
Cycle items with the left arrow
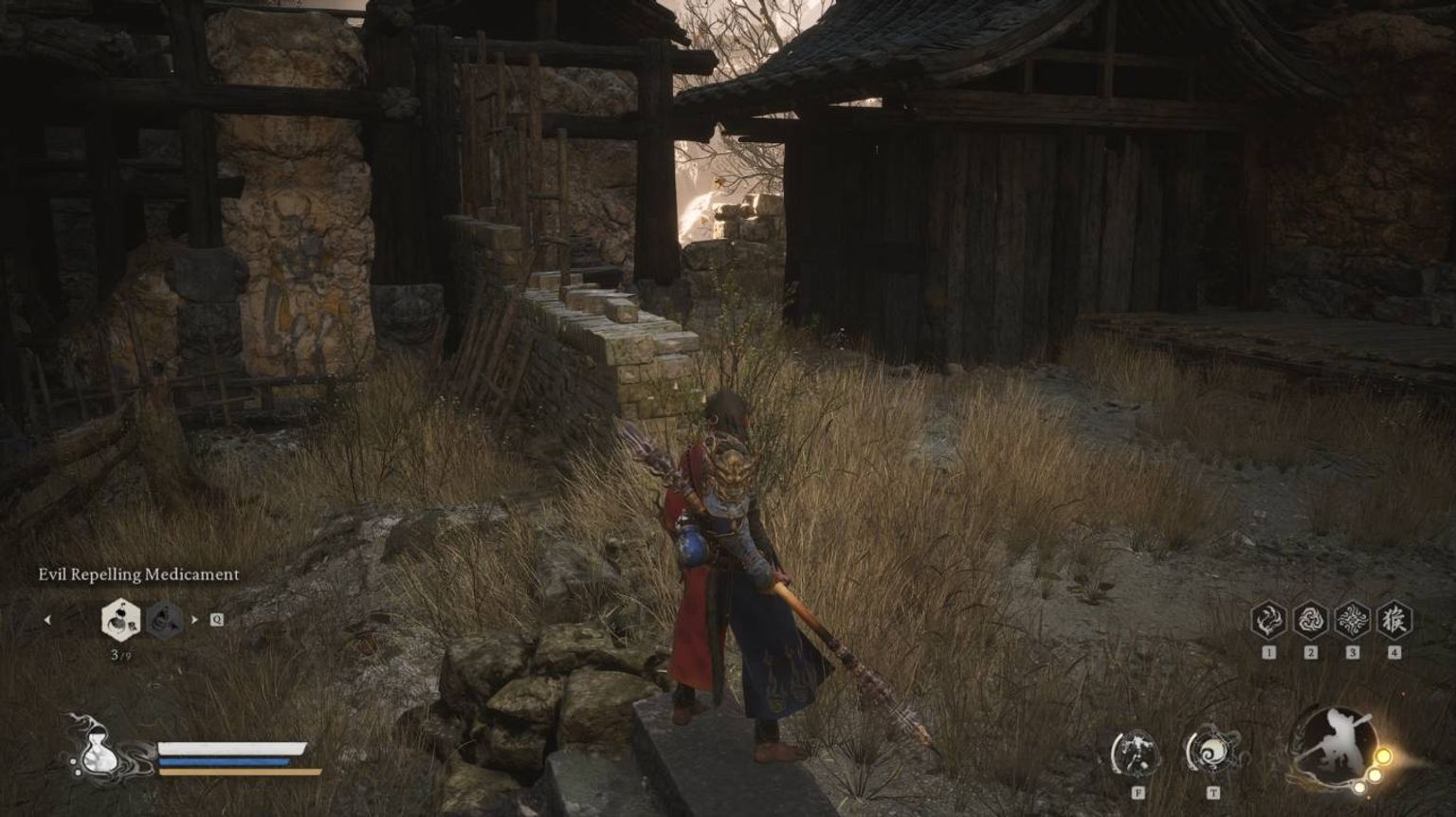(x=48, y=620)
